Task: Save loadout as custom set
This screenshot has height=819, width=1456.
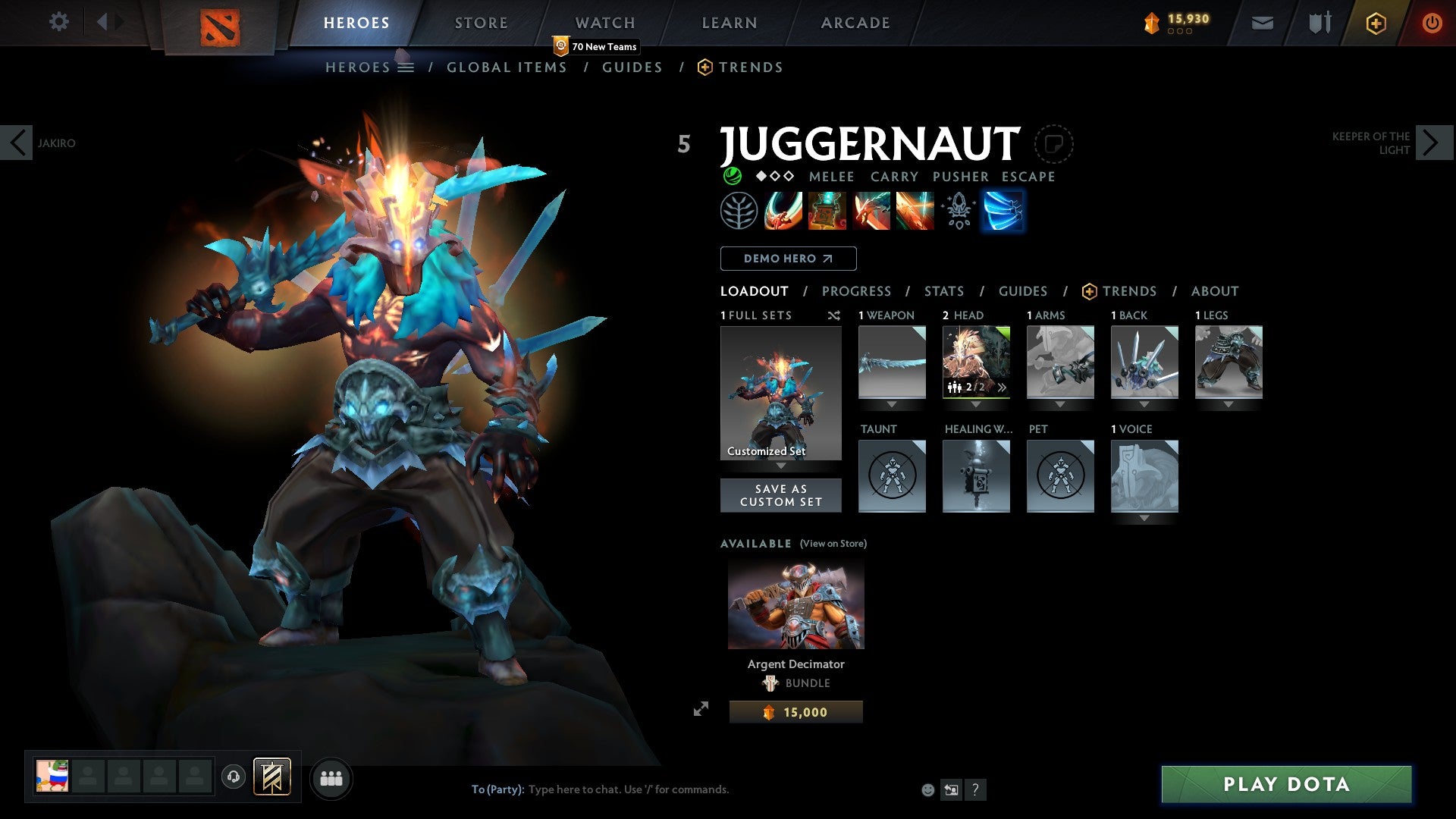Action: click(780, 495)
